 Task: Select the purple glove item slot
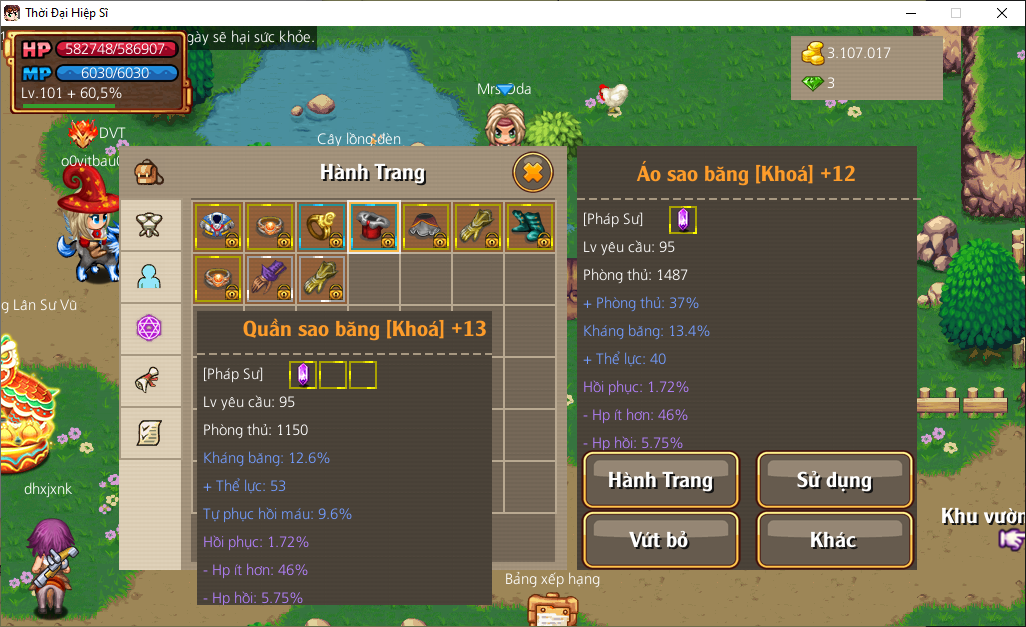click(x=270, y=278)
